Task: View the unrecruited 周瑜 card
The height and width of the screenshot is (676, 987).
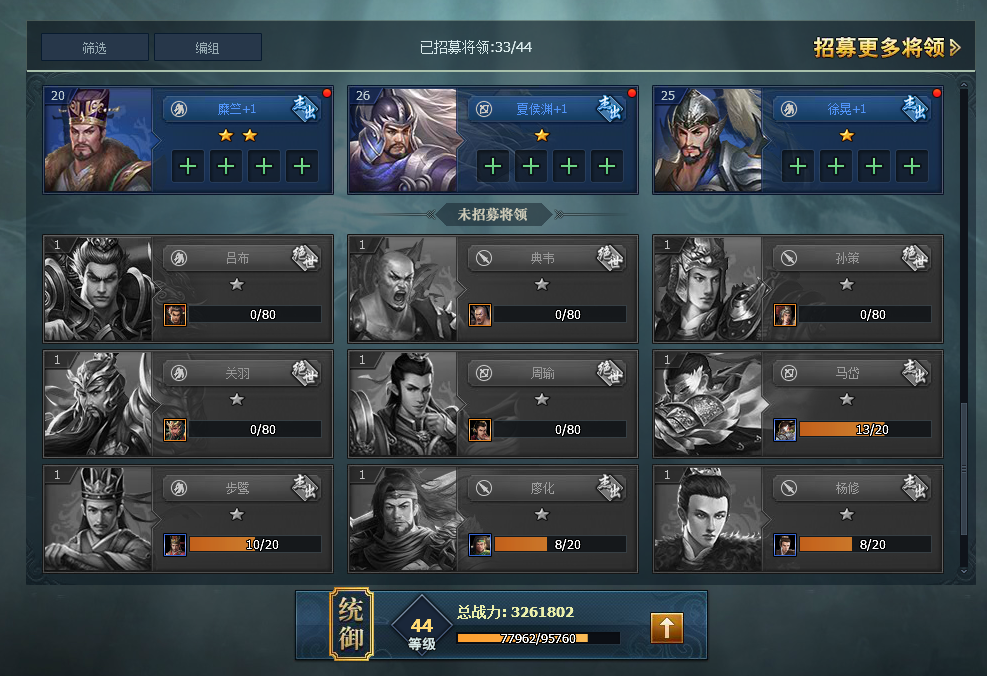Action: tap(493, 403)
